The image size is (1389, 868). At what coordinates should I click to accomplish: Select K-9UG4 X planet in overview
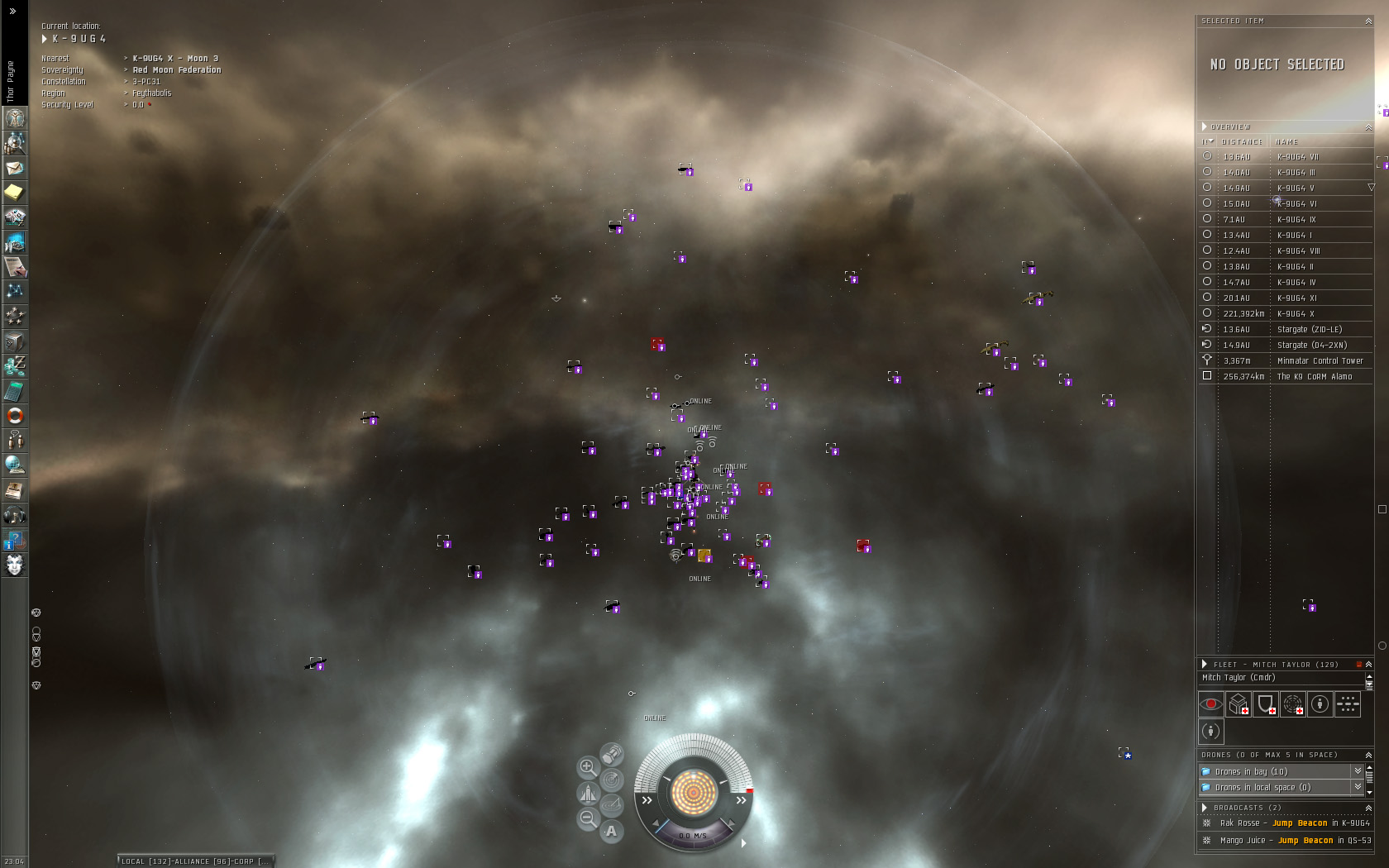[x=1295, y=313]
